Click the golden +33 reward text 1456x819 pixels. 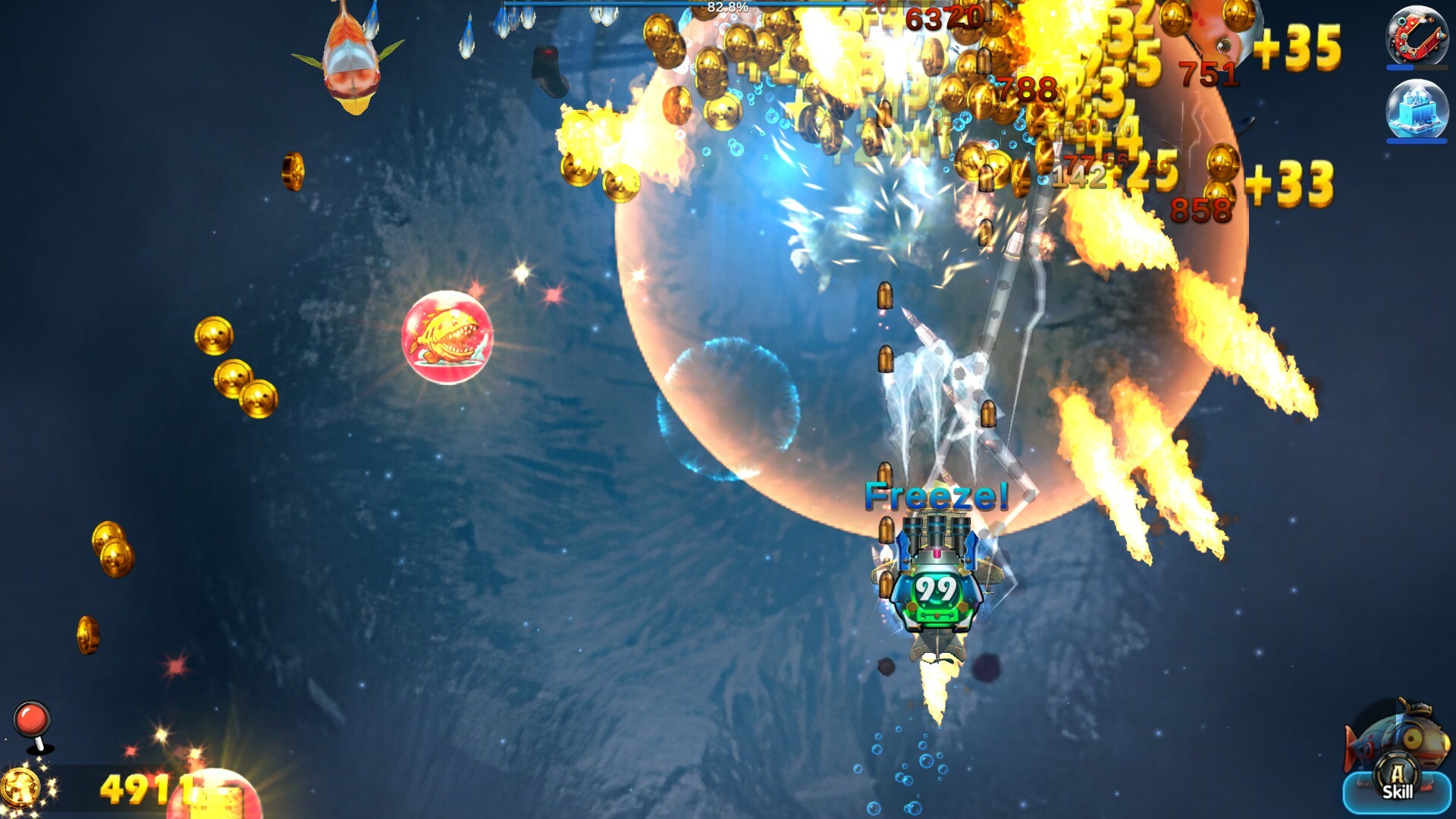point(1289,182)
